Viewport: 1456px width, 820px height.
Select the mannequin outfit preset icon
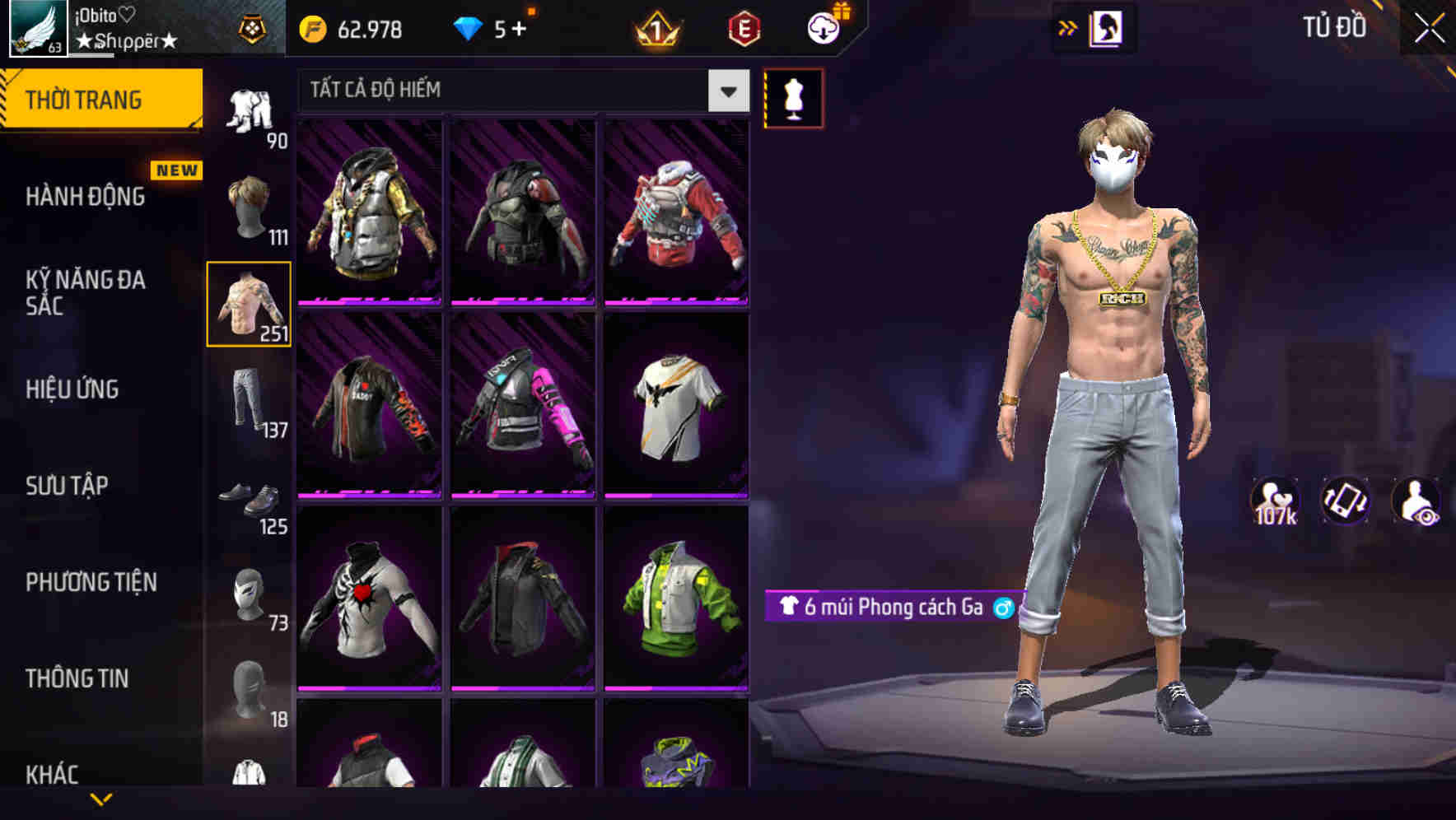[793, 97]
